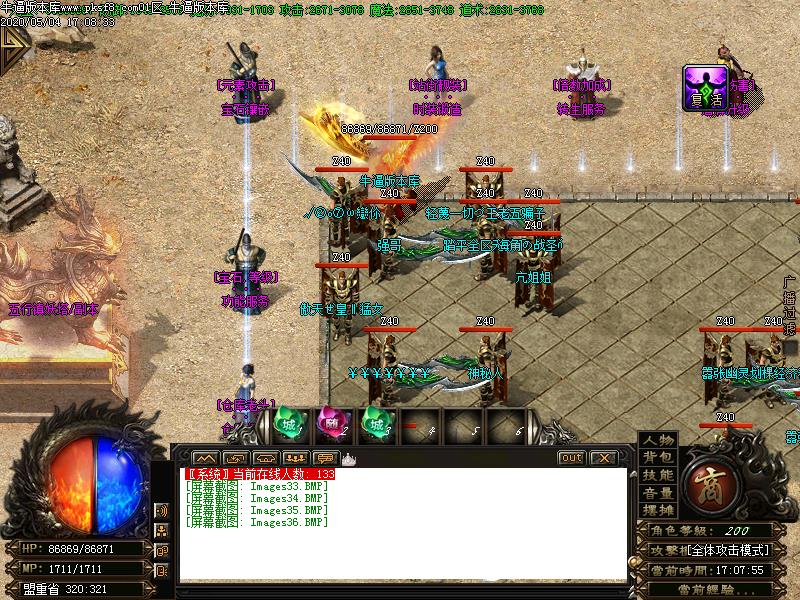This screenshot has height=600, width=800.
Task: Open the 摆摊 stall menu
Action: click(658, 509)
